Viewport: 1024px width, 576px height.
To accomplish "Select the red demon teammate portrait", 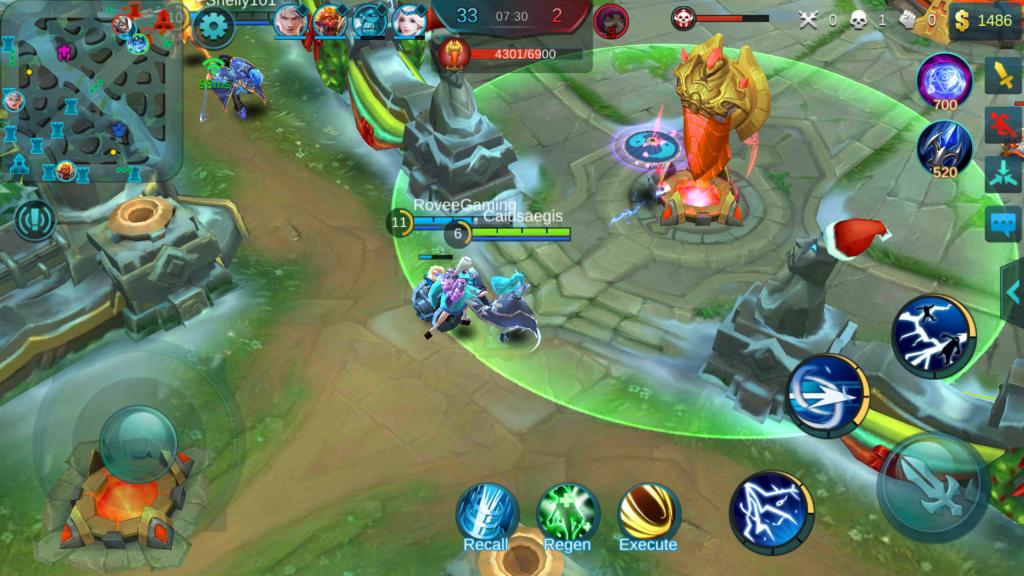I will 329,20.
